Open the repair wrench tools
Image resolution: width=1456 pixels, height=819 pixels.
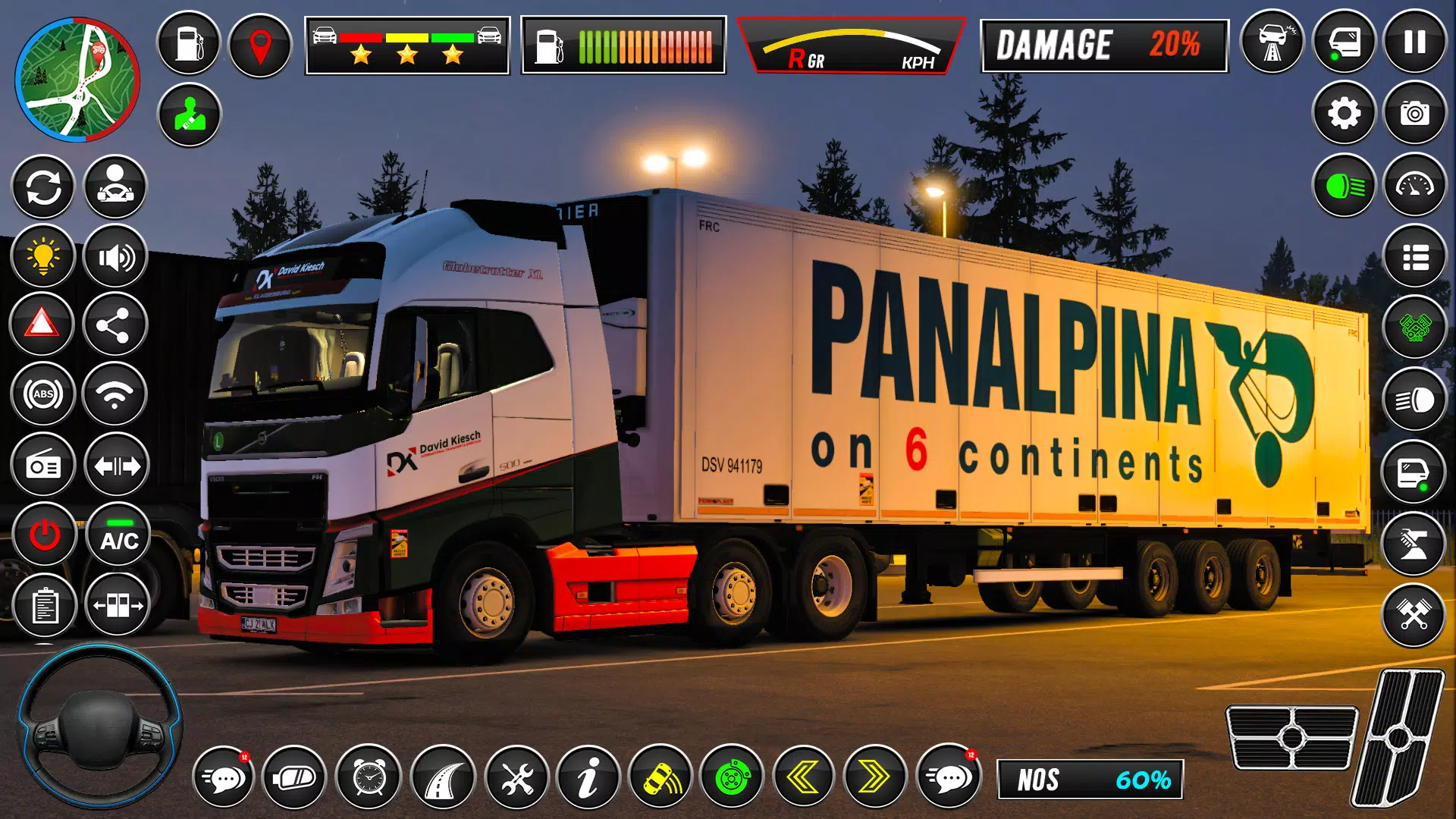[517, 777]
